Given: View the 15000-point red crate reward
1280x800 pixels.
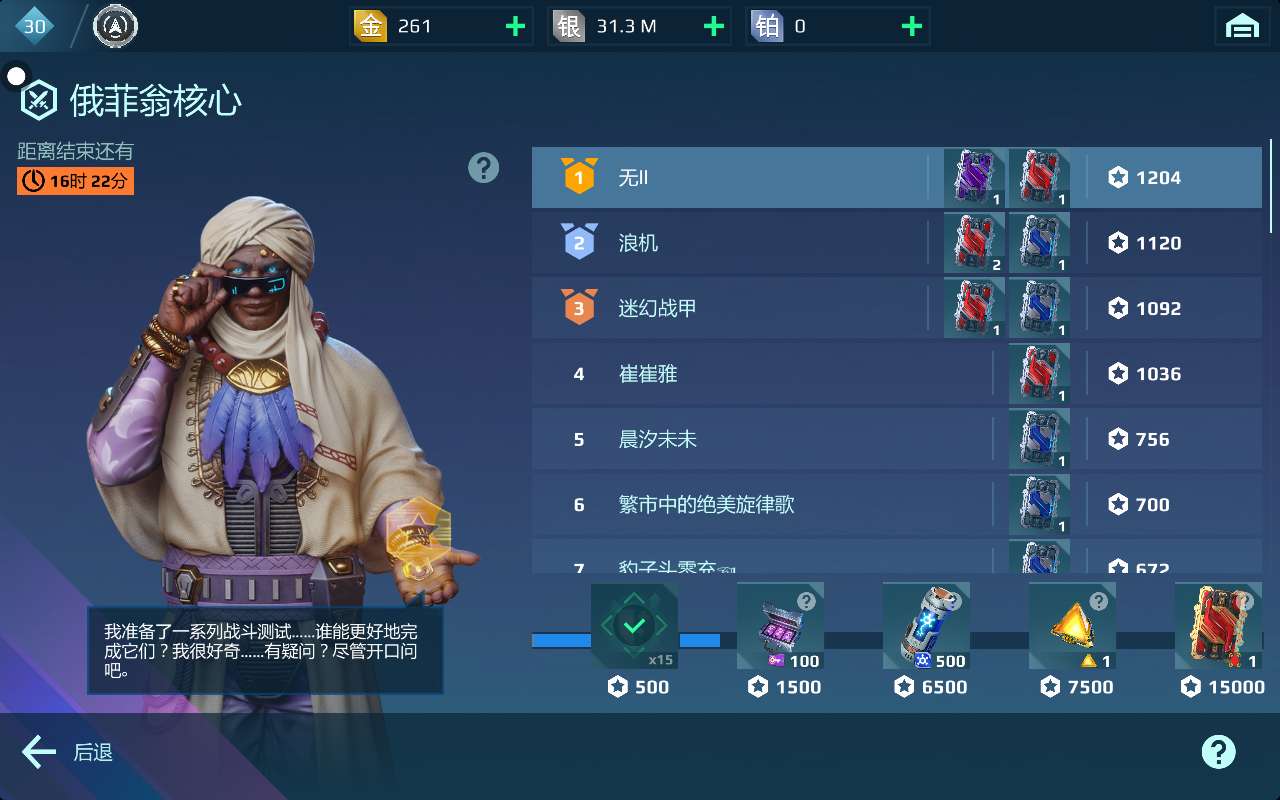Looking at the screenshot, I should (x=1218, y=627).
